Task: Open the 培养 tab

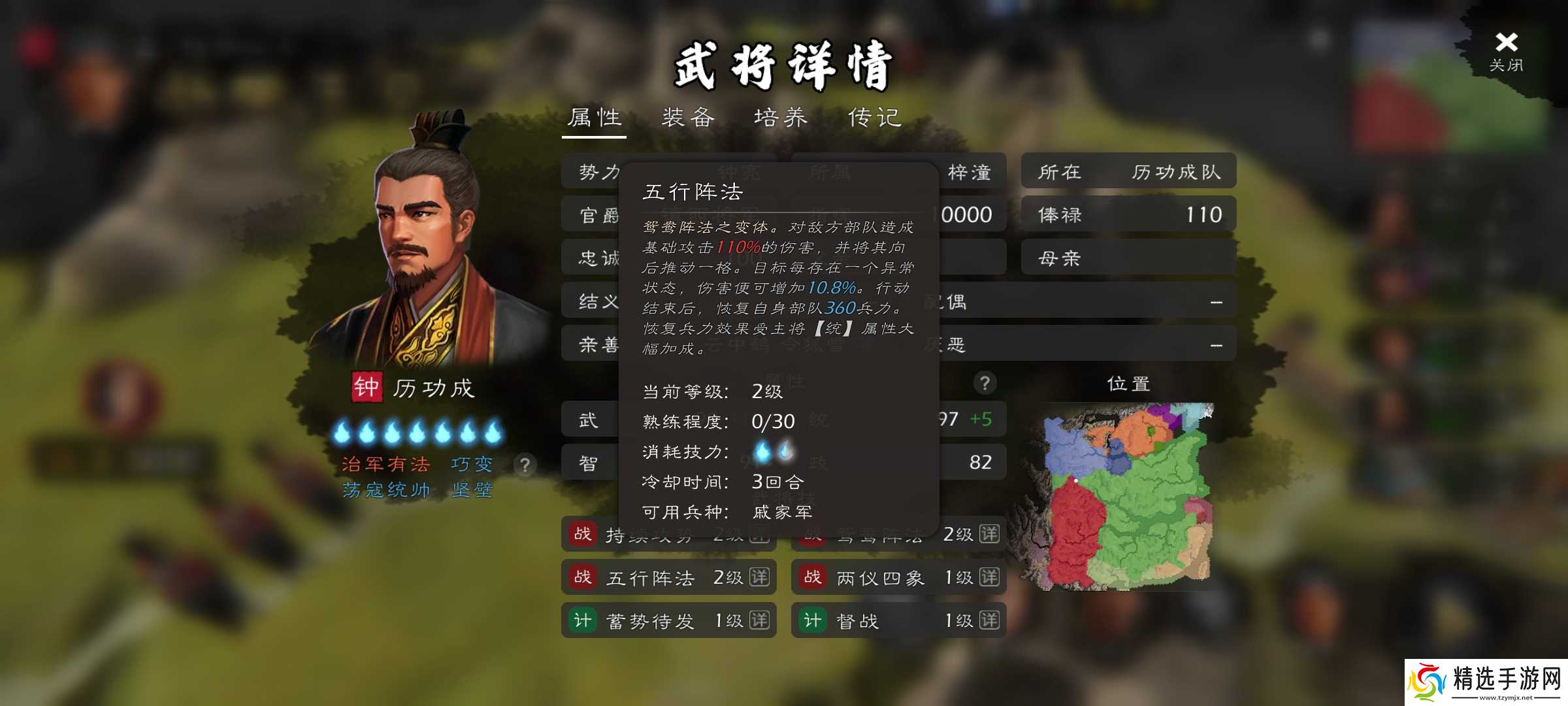Action: (x=783, y=118)
